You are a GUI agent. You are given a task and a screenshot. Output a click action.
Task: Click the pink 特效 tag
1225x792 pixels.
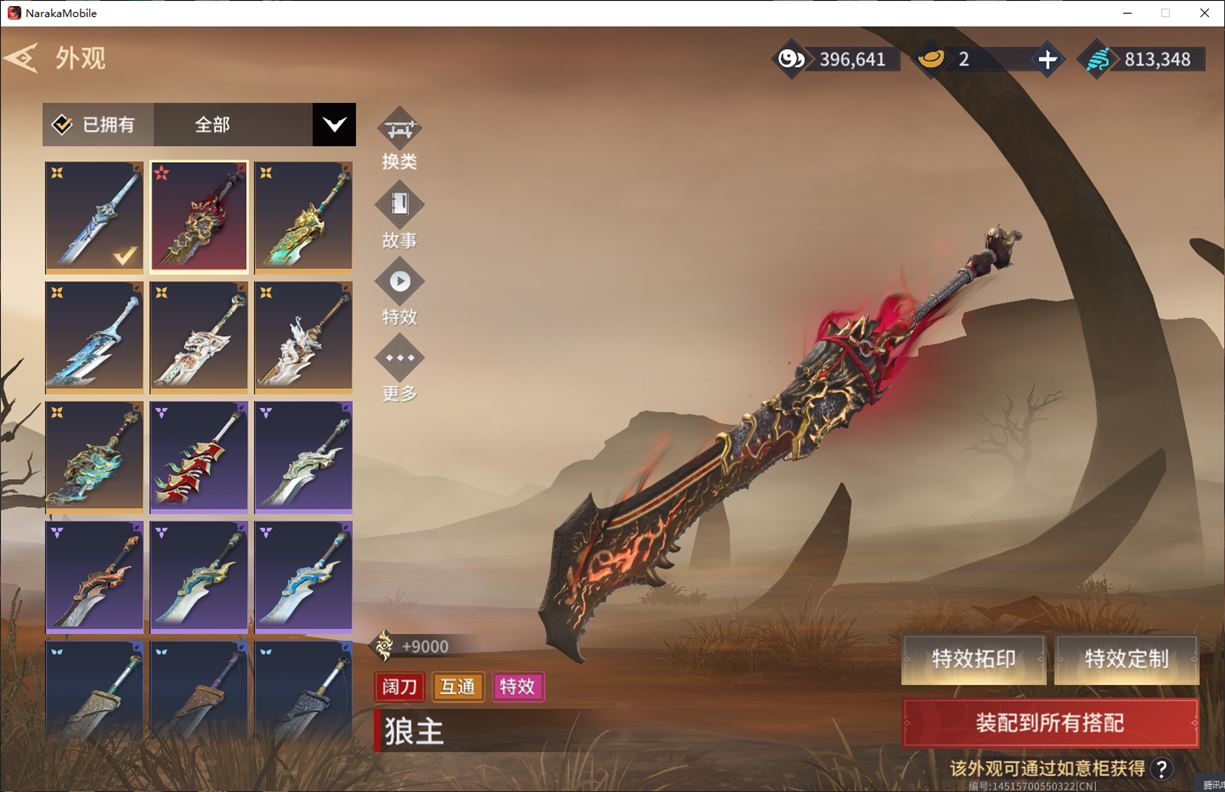click(x=517, y=687)
